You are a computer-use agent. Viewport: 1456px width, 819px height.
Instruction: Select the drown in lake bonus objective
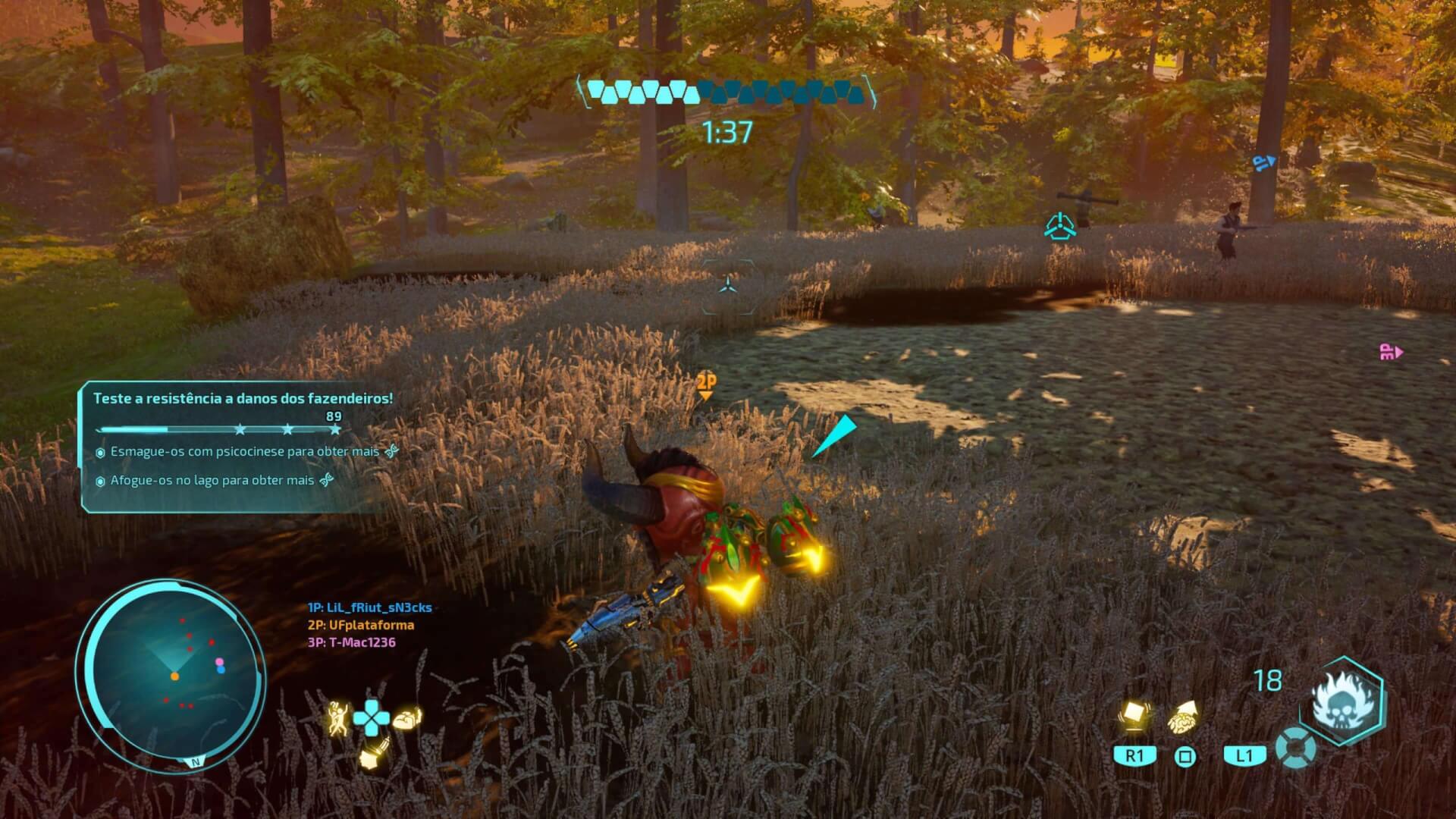pos(212,481)
